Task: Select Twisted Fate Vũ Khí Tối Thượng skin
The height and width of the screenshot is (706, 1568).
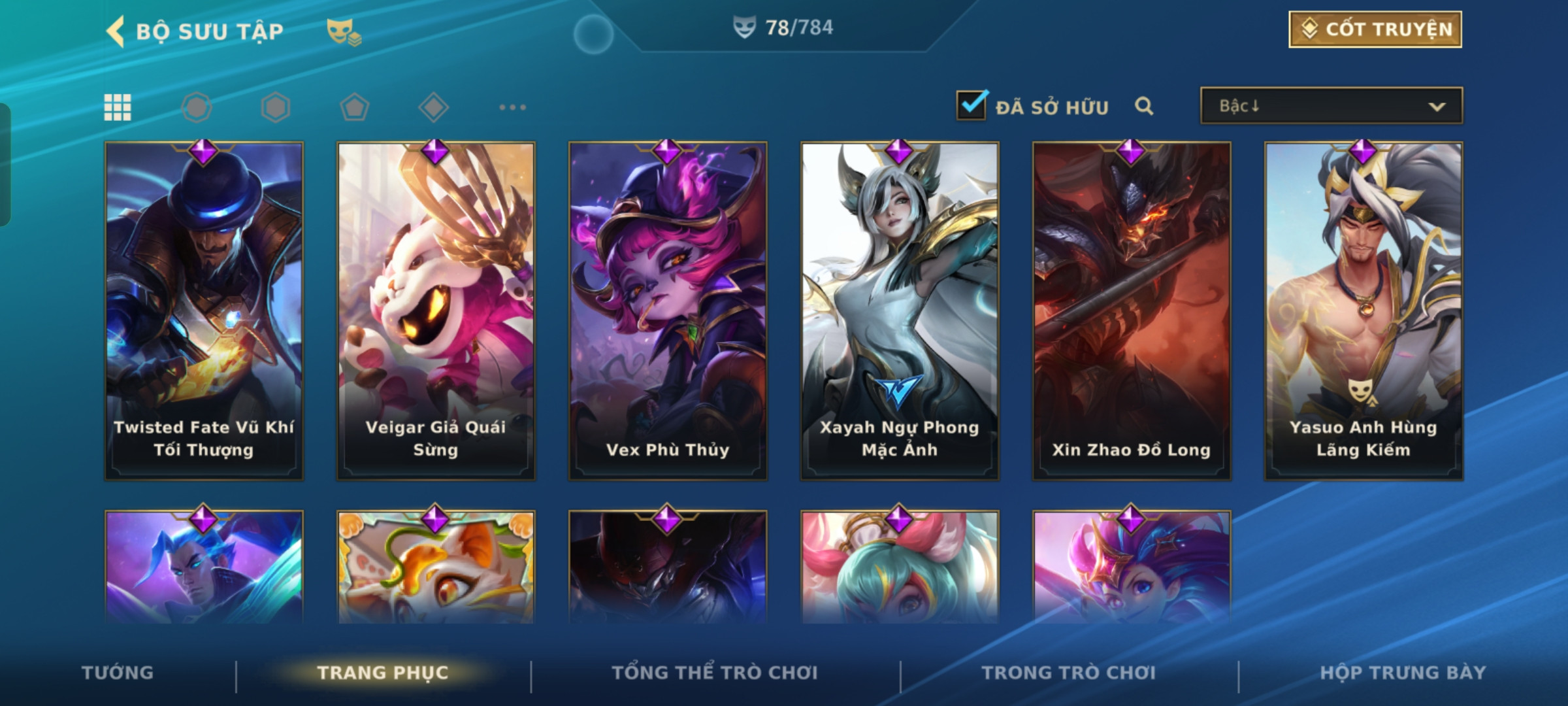Action: [204, 311]
